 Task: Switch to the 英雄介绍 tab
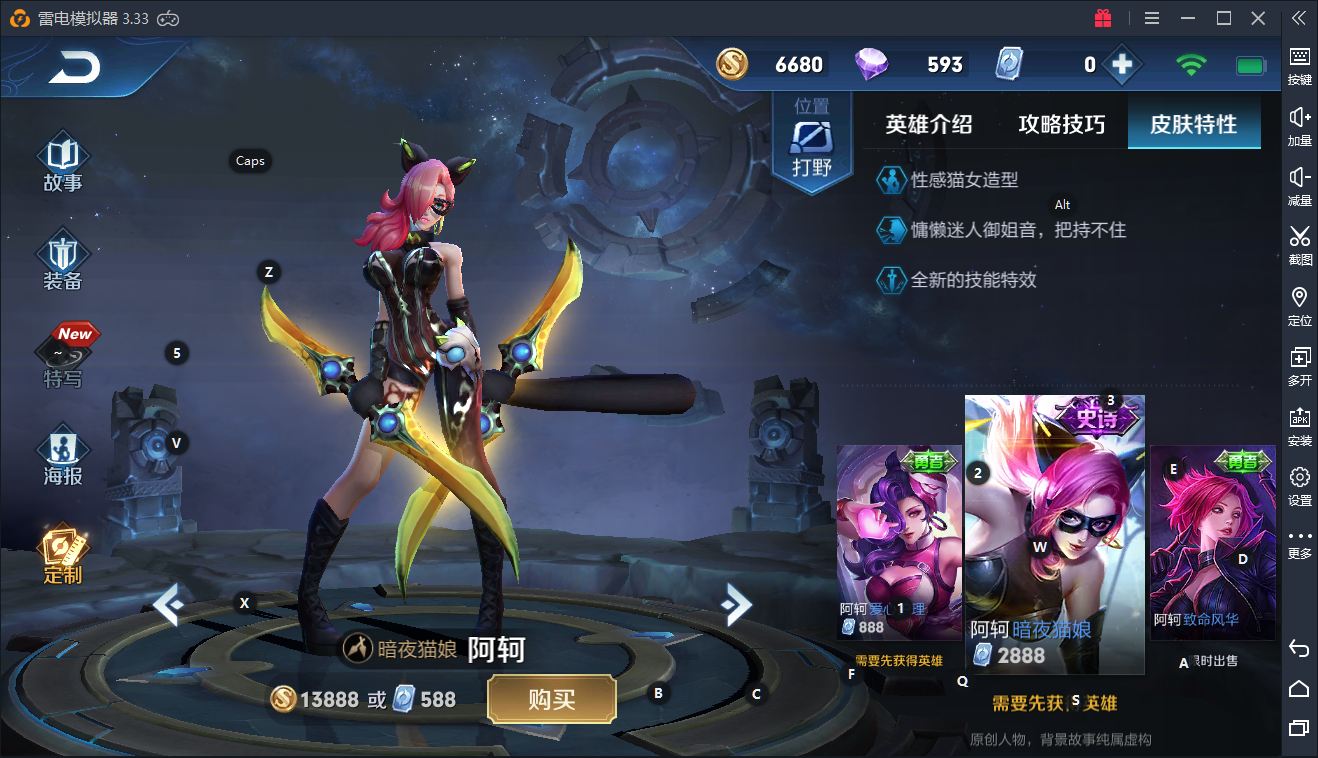[928, 125]
